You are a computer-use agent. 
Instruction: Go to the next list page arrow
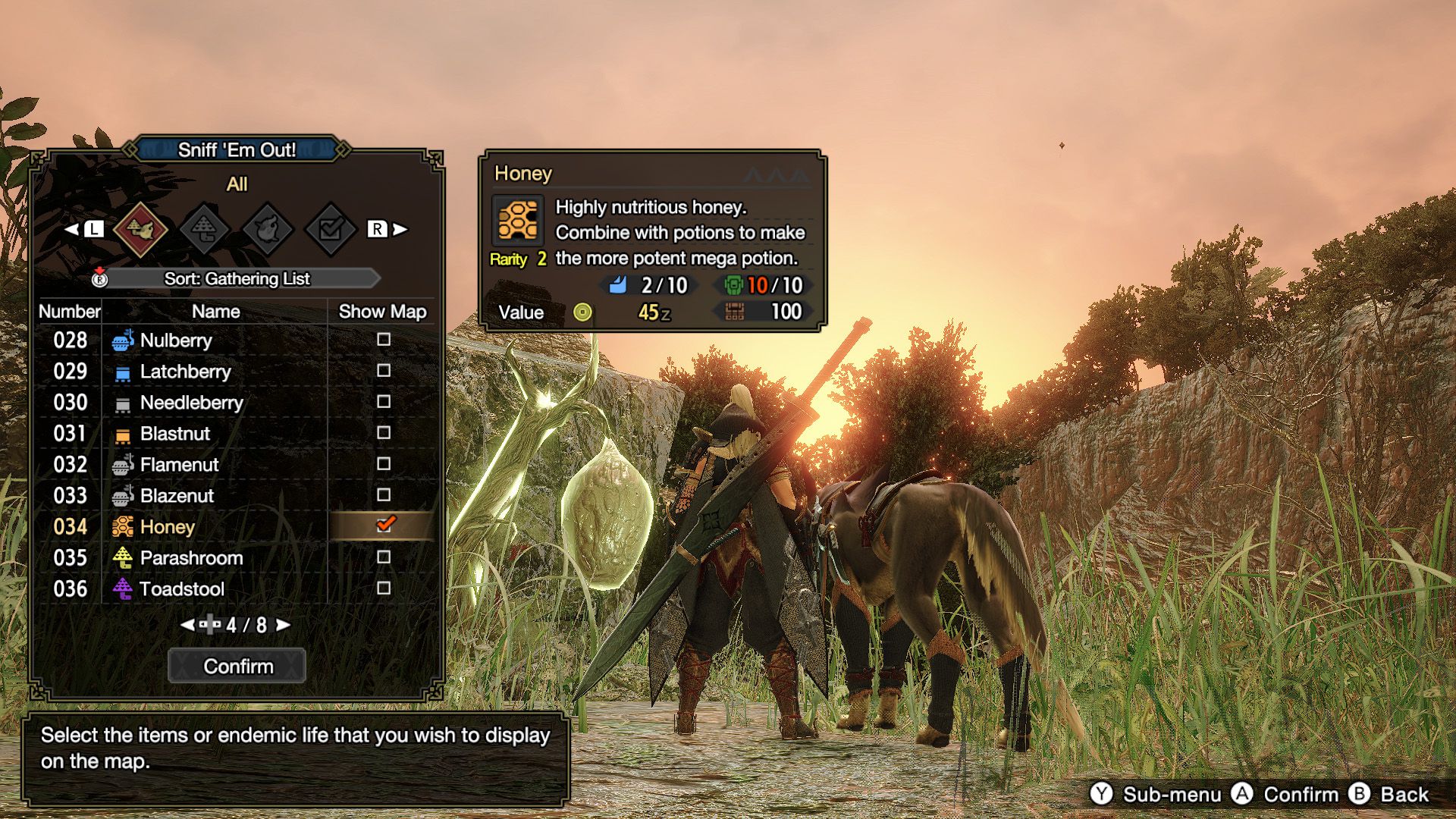284,625
